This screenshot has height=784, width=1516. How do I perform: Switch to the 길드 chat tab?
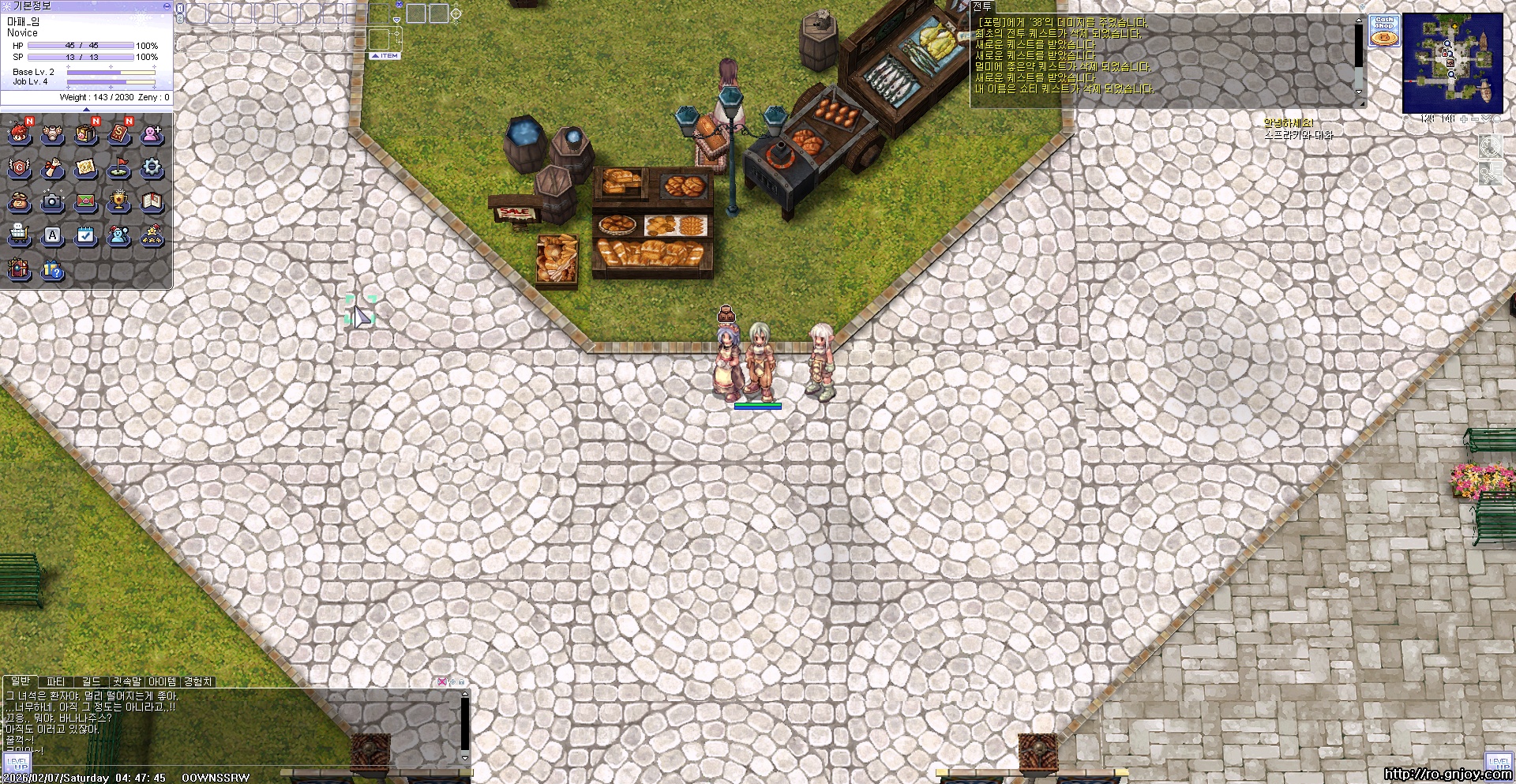92,681
